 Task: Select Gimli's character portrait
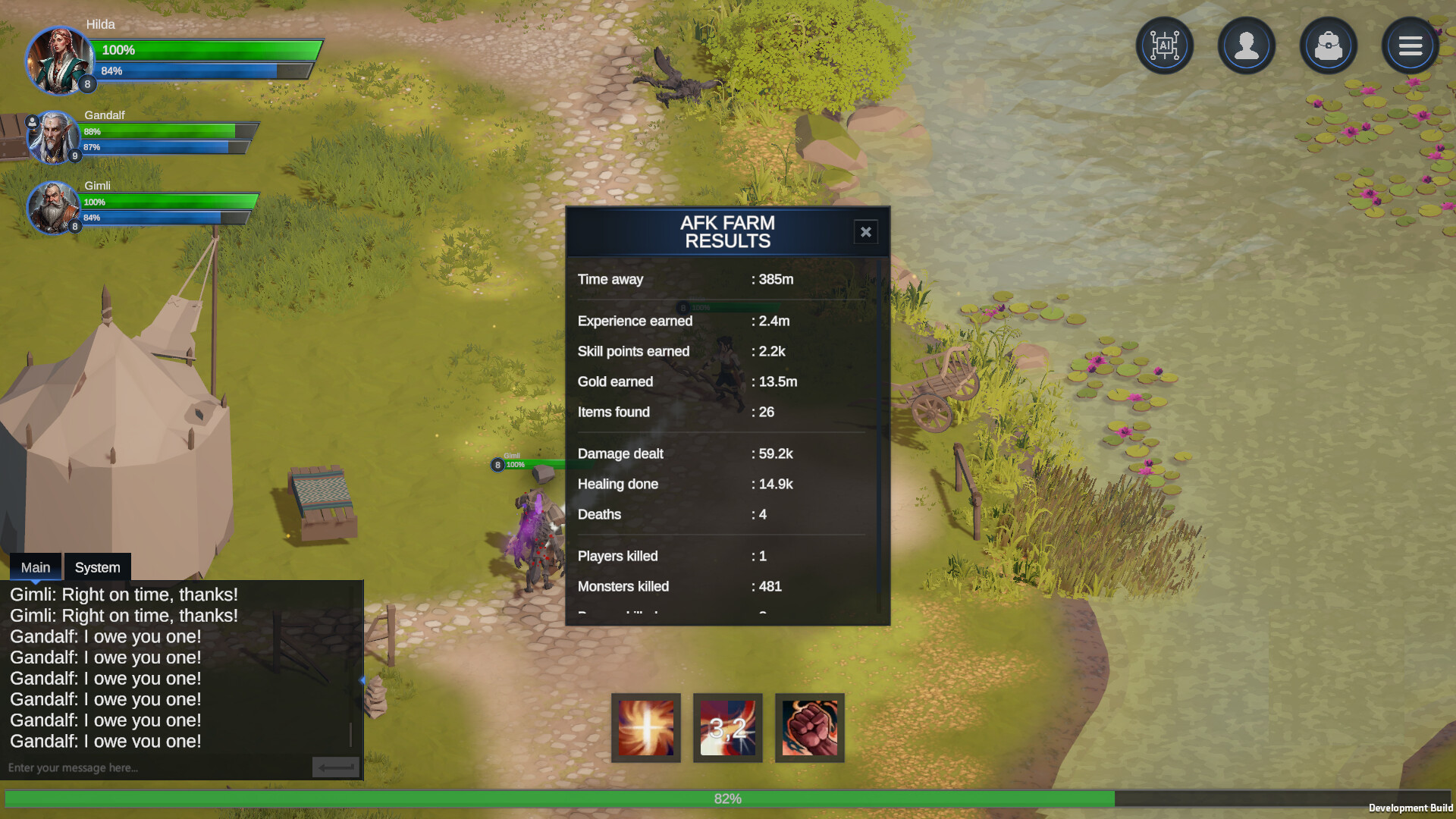[x=52, y=207]
